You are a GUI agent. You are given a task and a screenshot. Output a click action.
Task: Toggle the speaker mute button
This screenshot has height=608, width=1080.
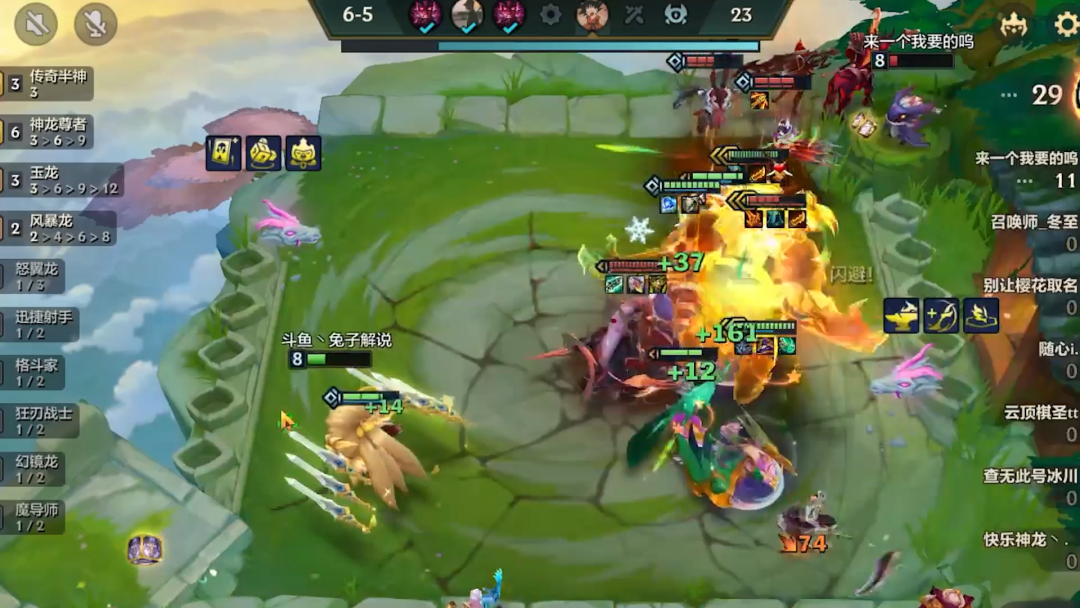point(36,24)
